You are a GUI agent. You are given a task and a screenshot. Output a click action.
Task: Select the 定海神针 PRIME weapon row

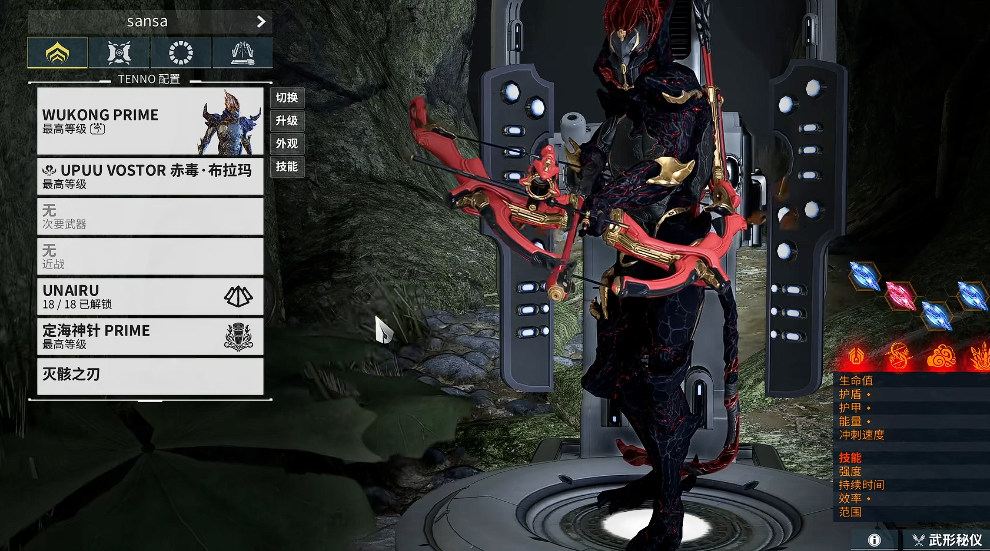coord(150,336)
